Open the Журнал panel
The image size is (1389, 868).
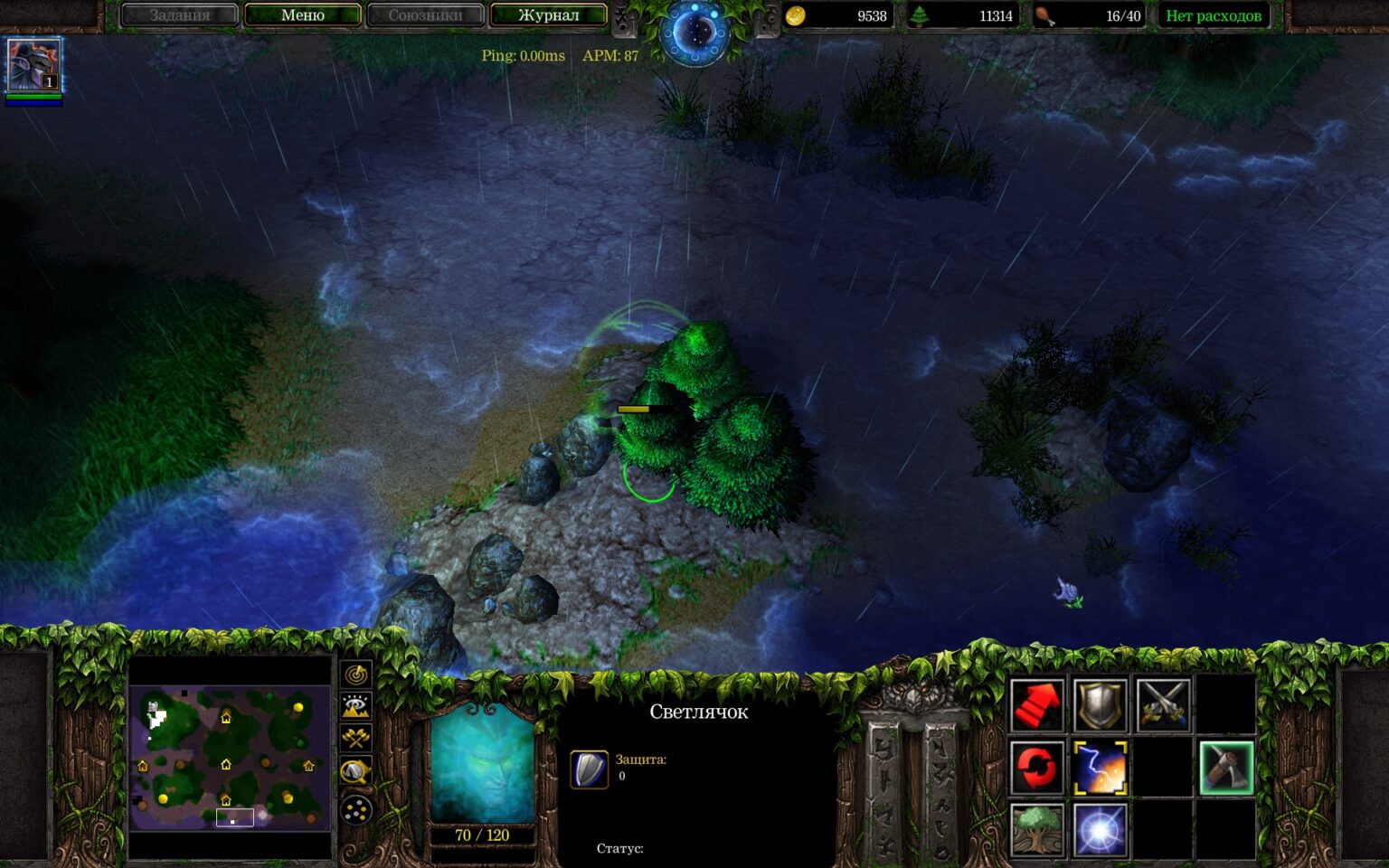click(548, 14)
